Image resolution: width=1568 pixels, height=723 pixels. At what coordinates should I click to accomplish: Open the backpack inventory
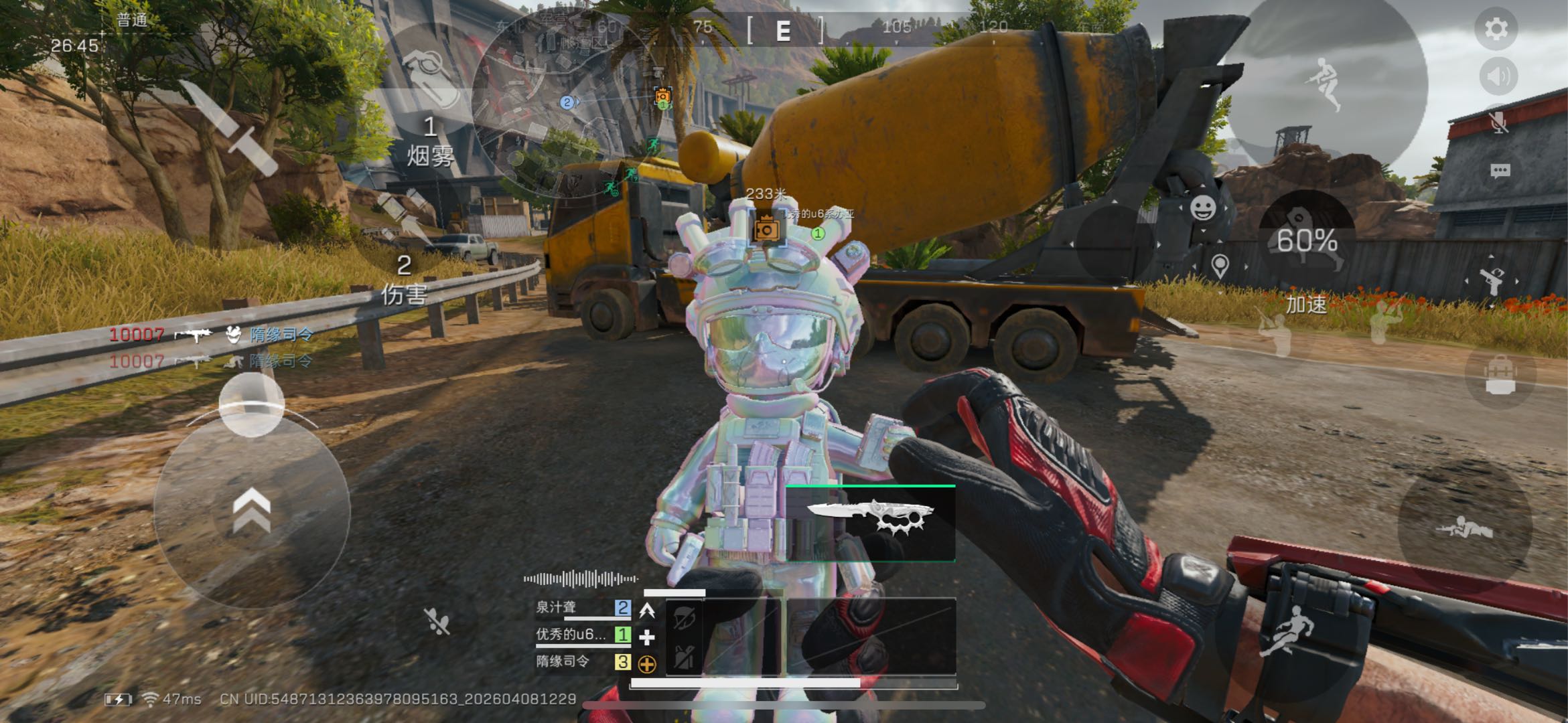(1500, 376)
